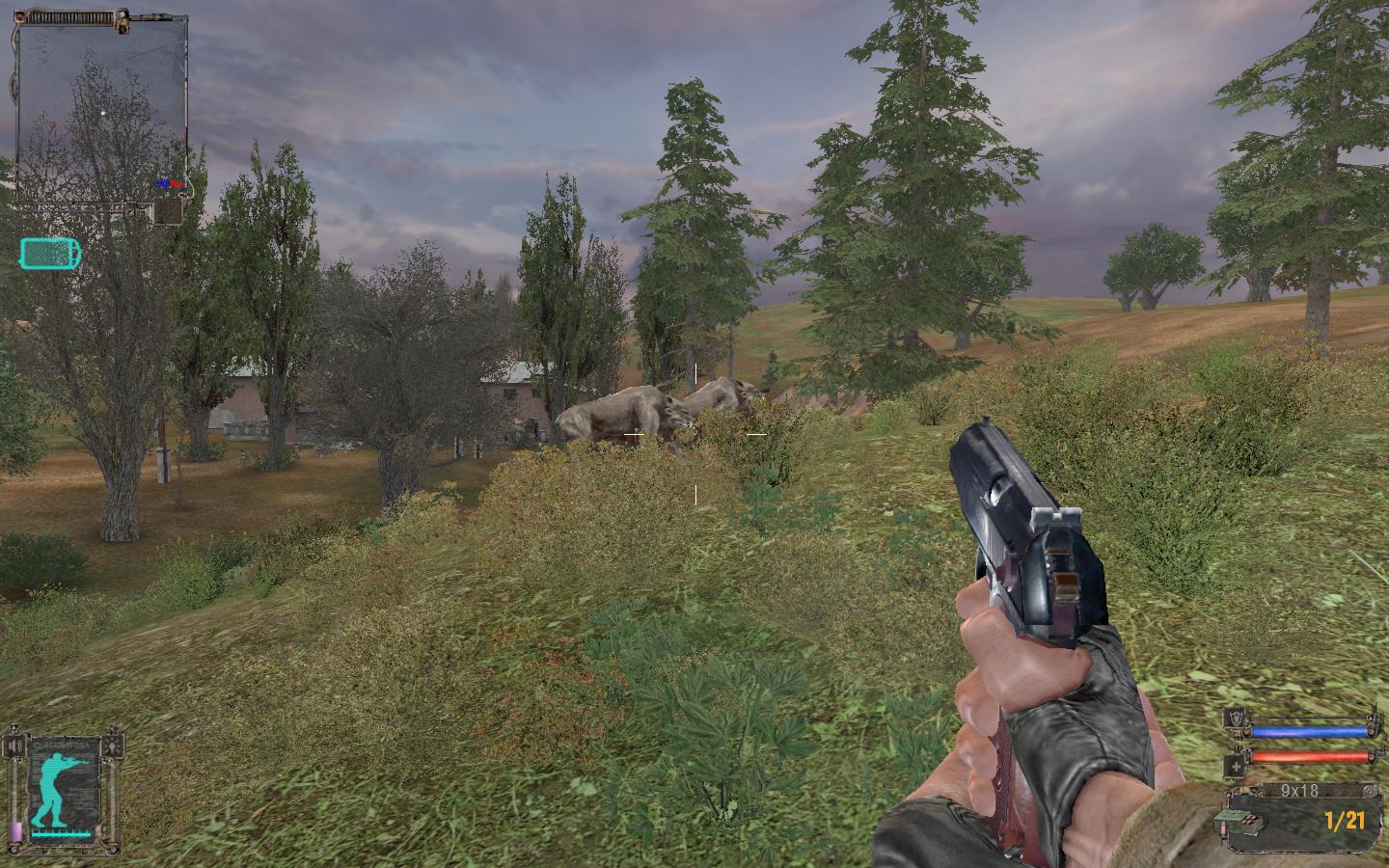Image resolution: width=1389 pixels, height=868 pixels.
Task: Select the cyan battery indicator icon
Action: pyautogui.click(x=50, y=254)
